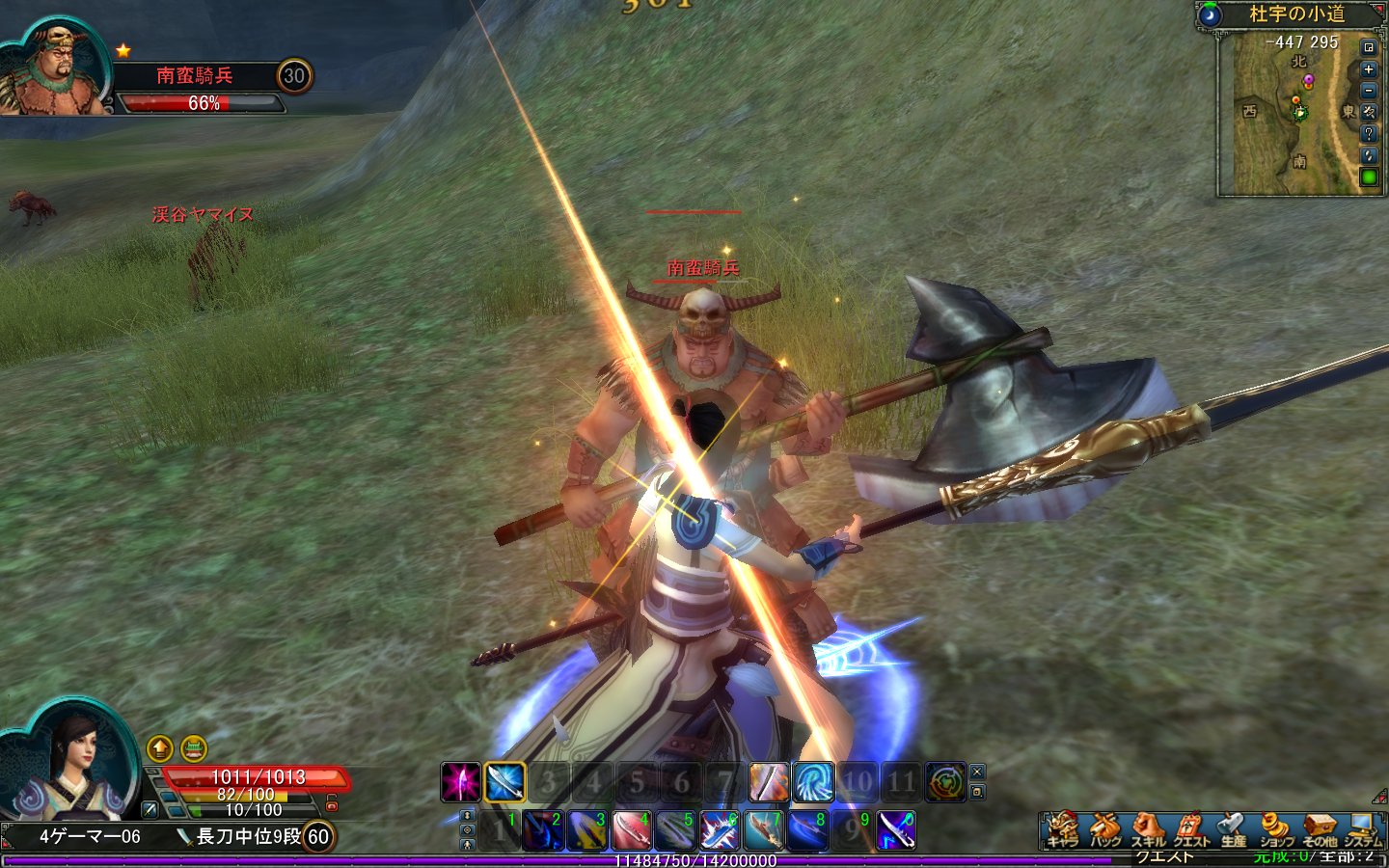Viewport: 1389px width, 868px height.
Task: Toggle the green square minimap button
Action: (x=1368, y=176)
